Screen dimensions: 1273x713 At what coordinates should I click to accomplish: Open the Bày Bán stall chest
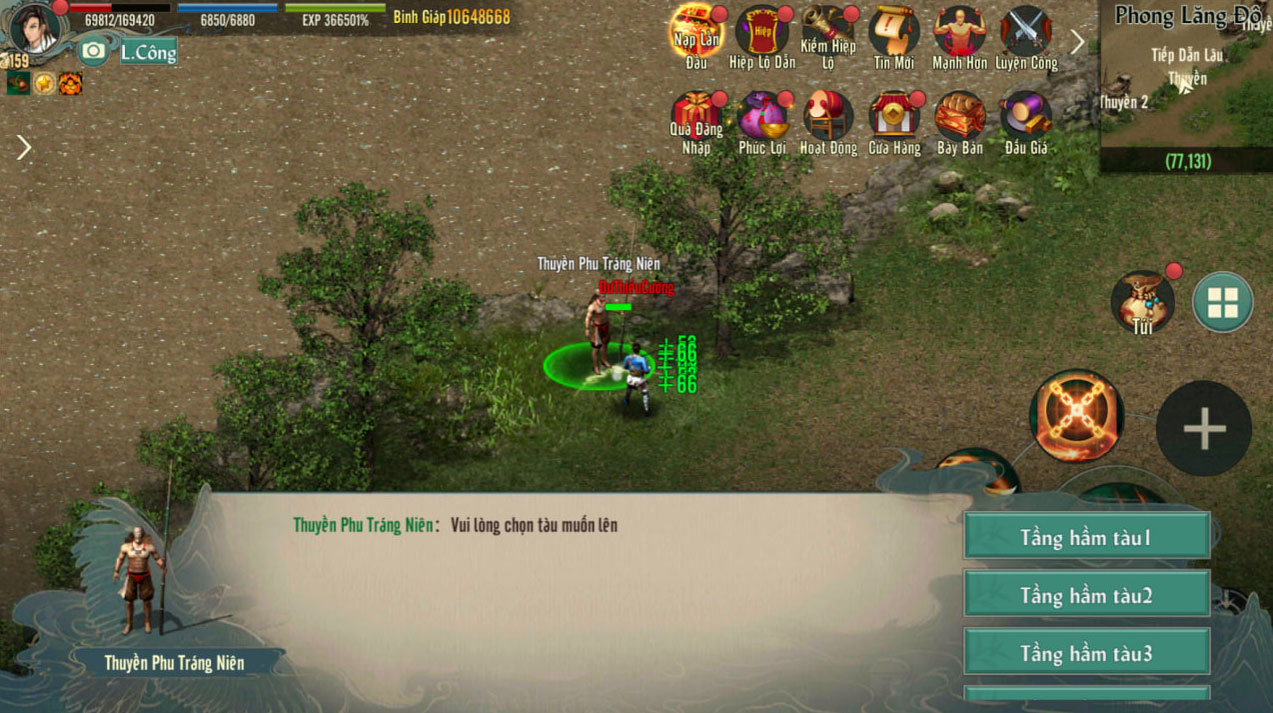pyautogui.click(x=960, y=117)
